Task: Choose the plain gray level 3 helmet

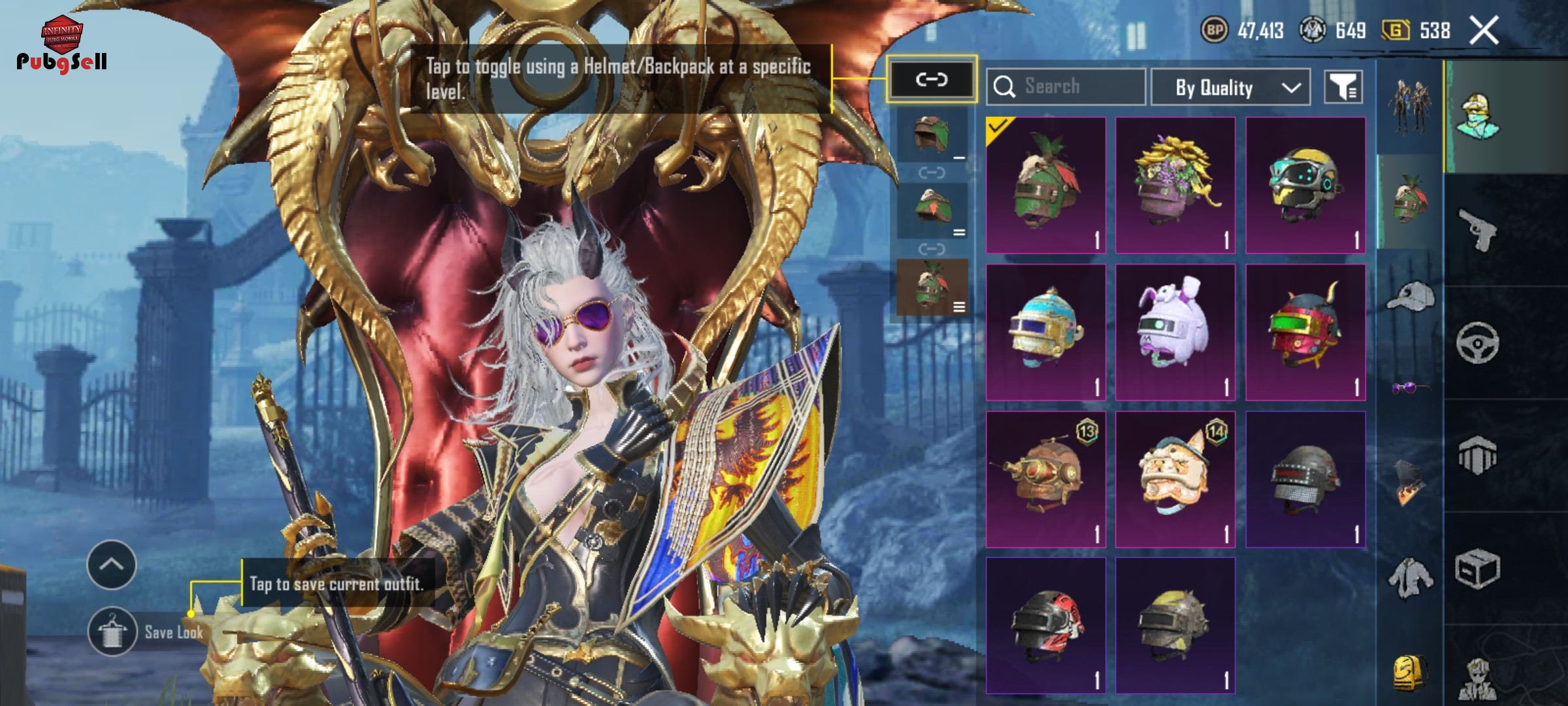Action: (x=1305, y=479)
